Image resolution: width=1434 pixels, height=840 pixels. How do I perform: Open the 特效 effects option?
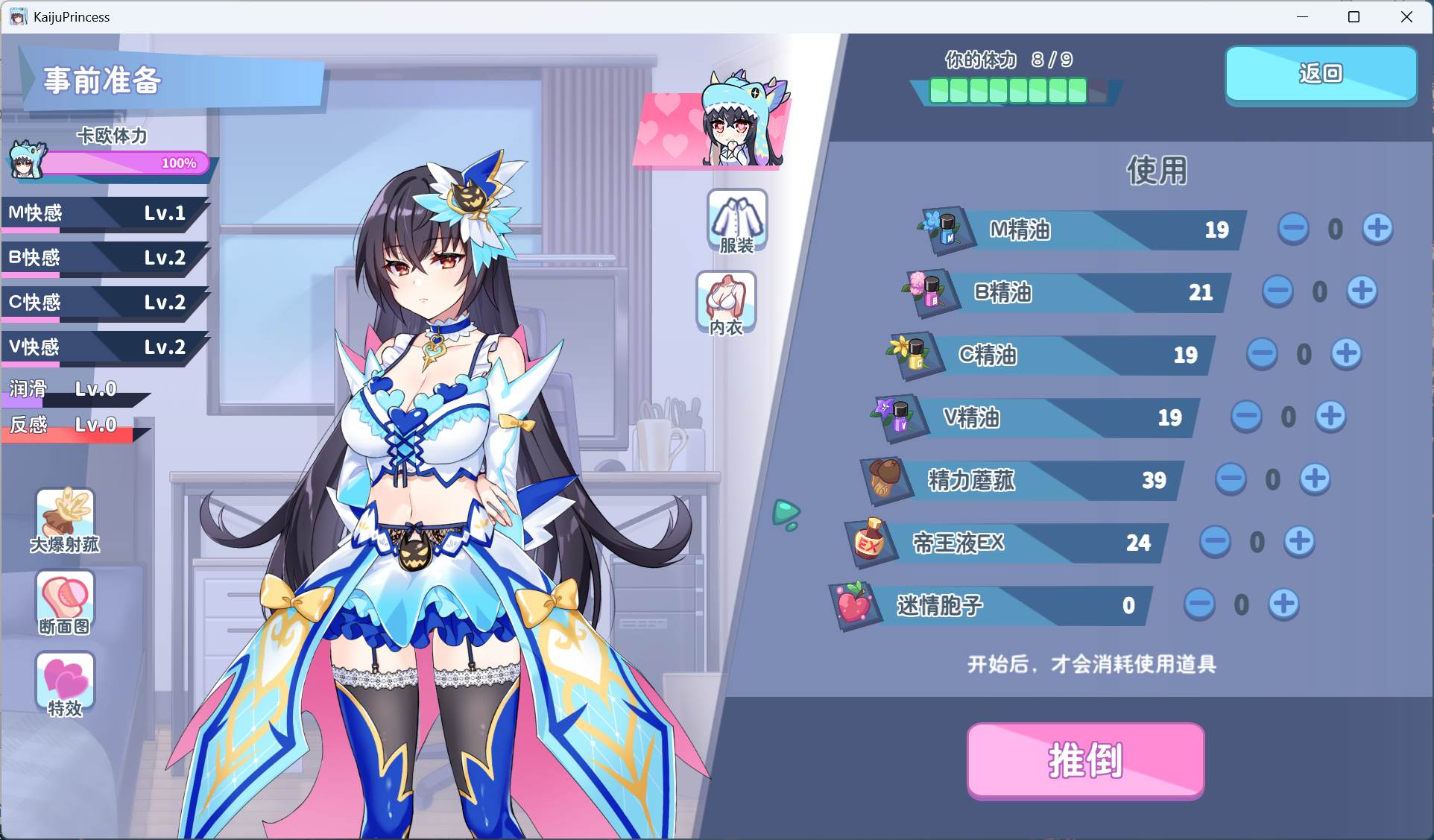pyautogui.click(x=66, y=684)
